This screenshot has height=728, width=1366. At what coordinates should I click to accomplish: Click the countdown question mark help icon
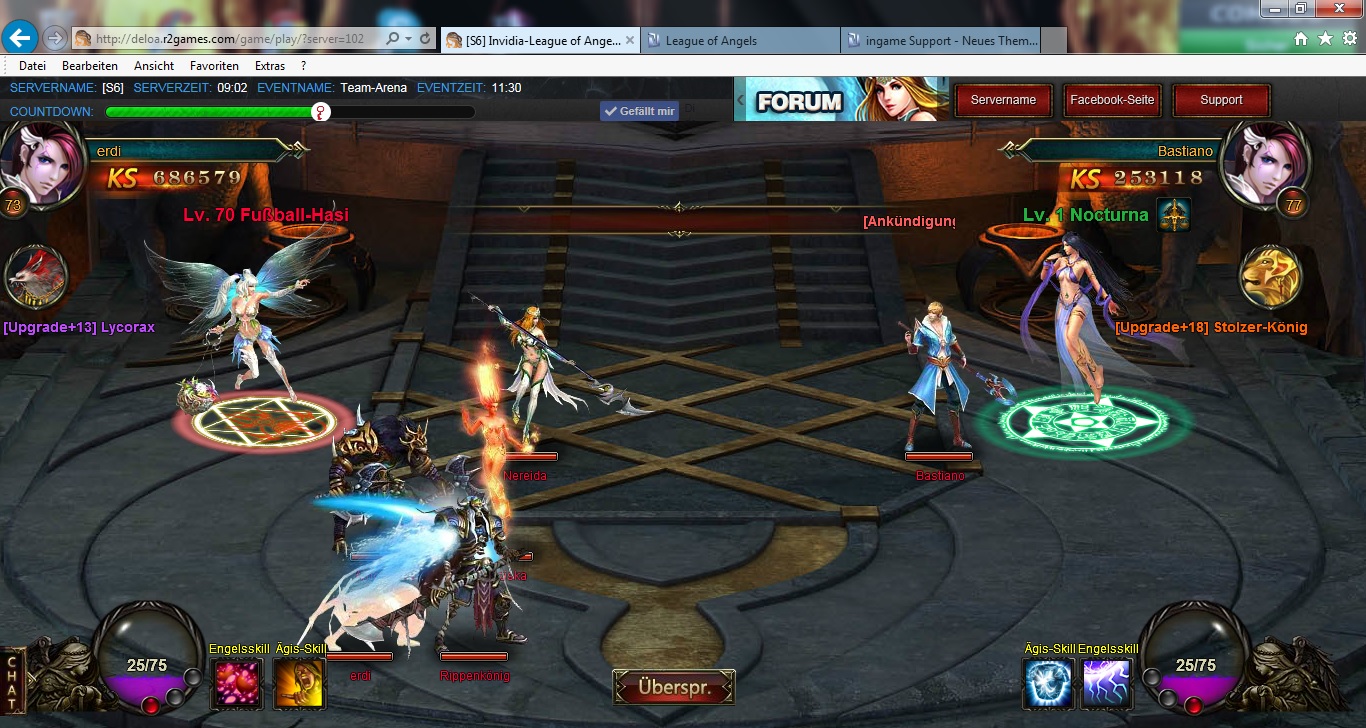coord(321,112)
